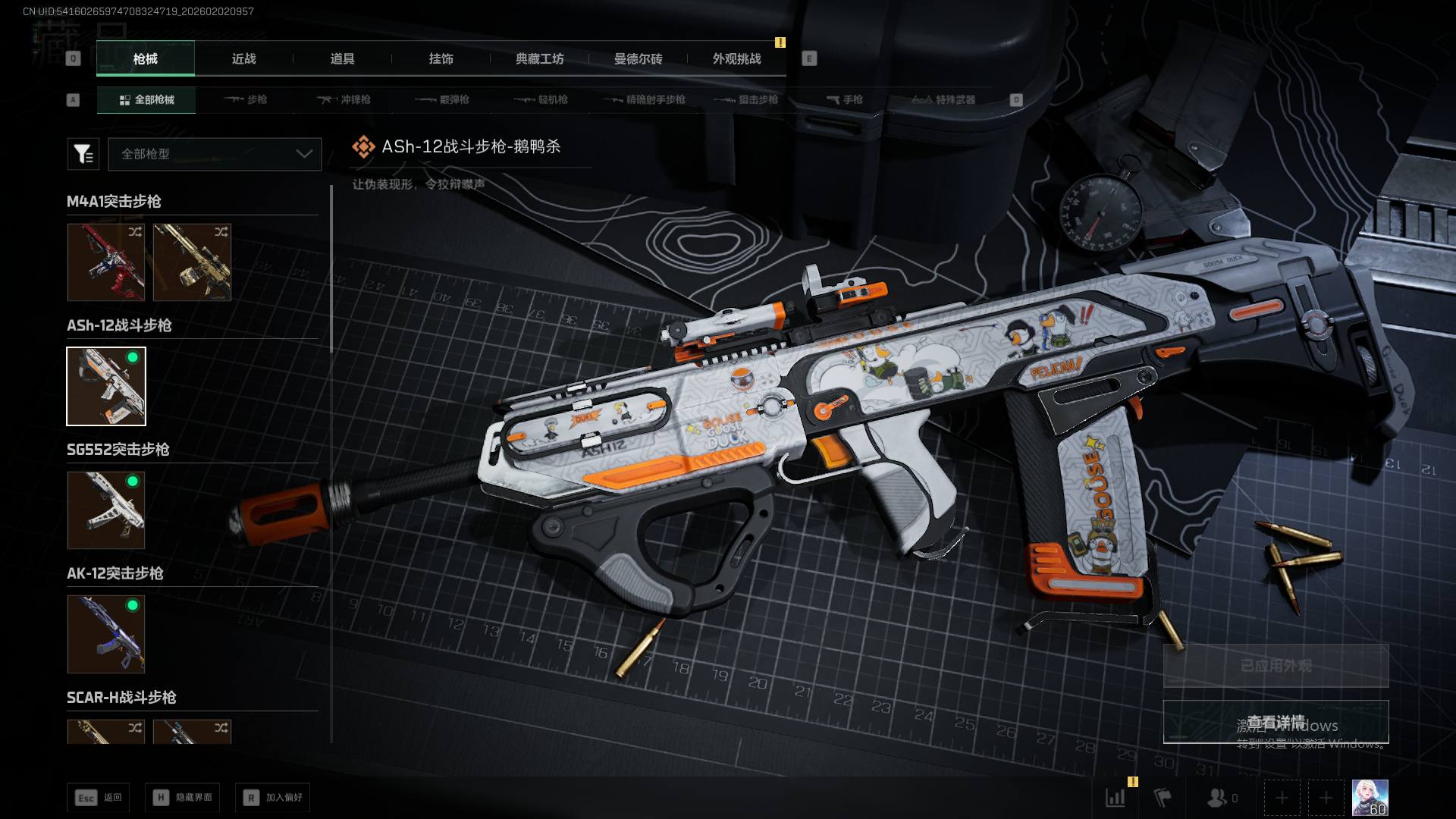Select the 挂饰 charms tab
The image size is (1456, 819).
coord(441,58)
